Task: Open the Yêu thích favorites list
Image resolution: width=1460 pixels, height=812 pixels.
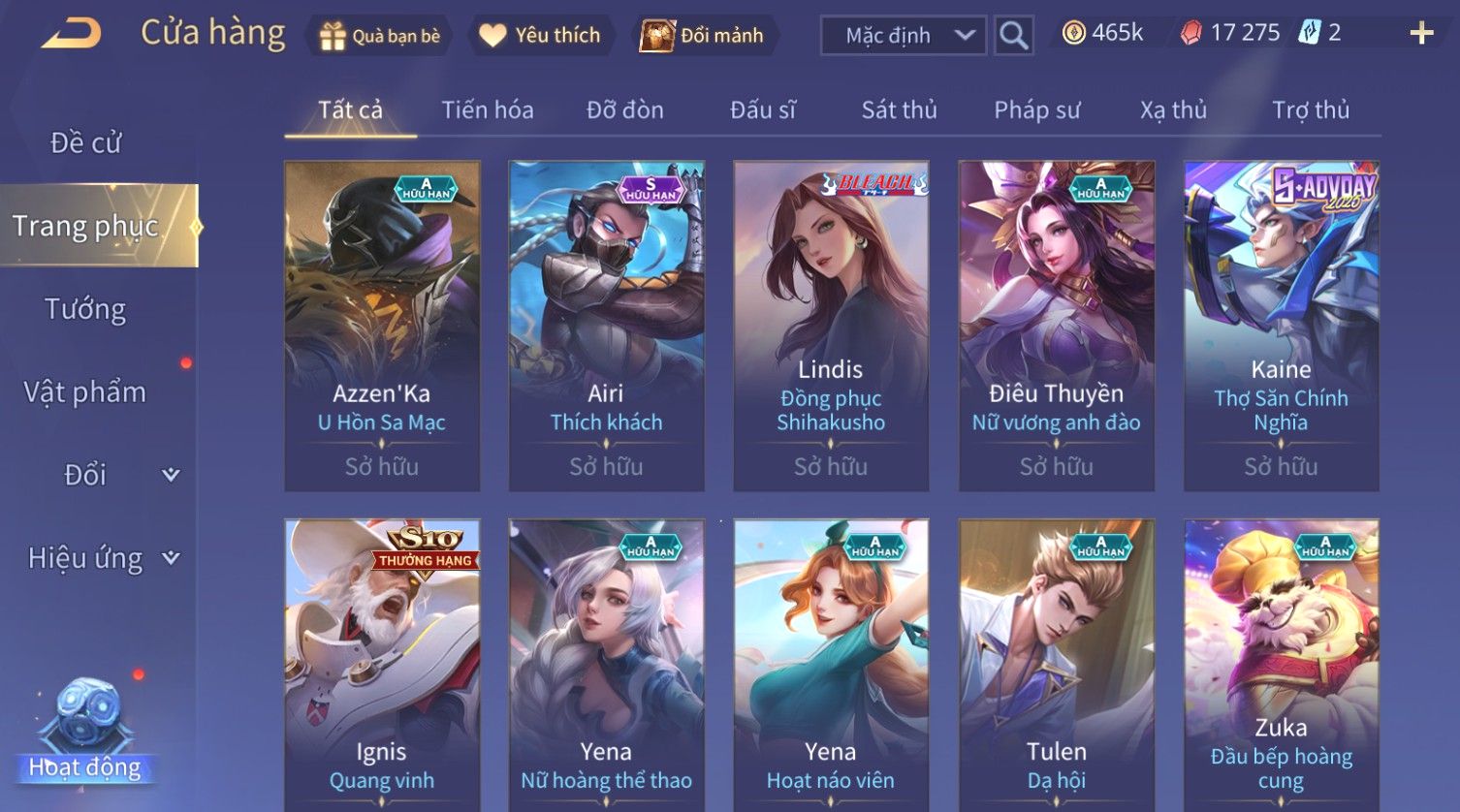Action: [541, 36]
